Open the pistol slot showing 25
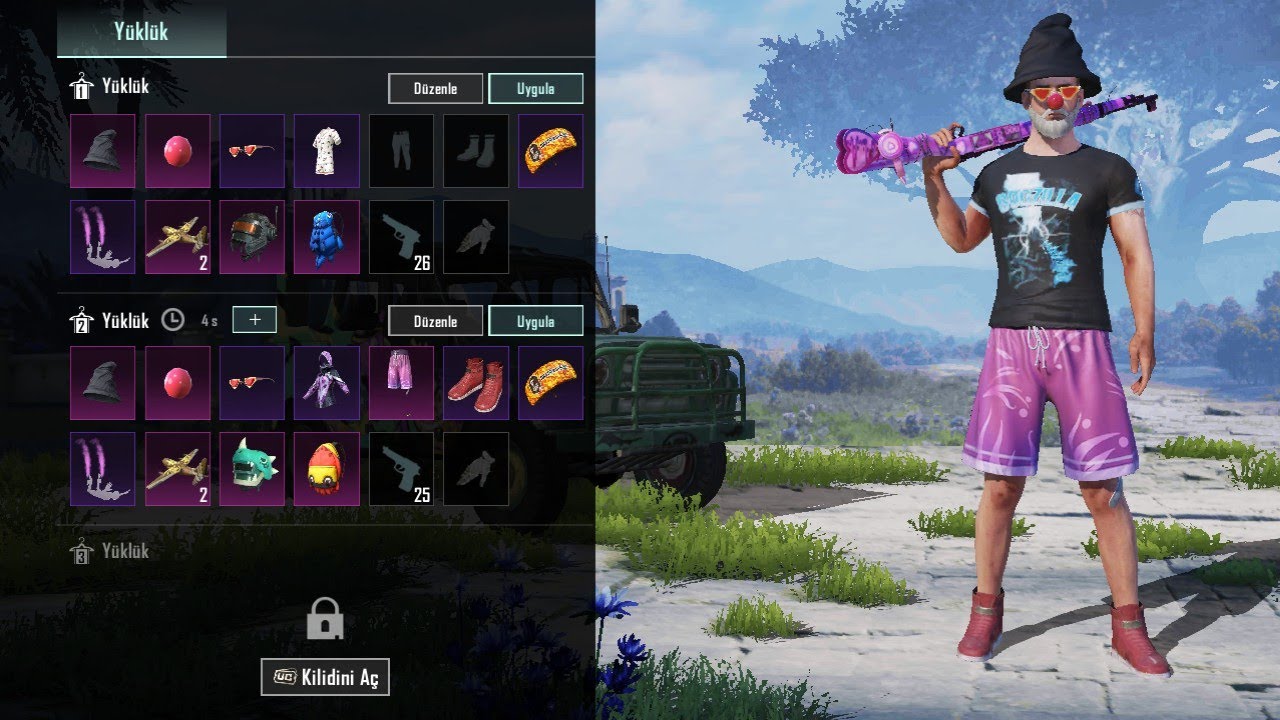 coord(401,469)
